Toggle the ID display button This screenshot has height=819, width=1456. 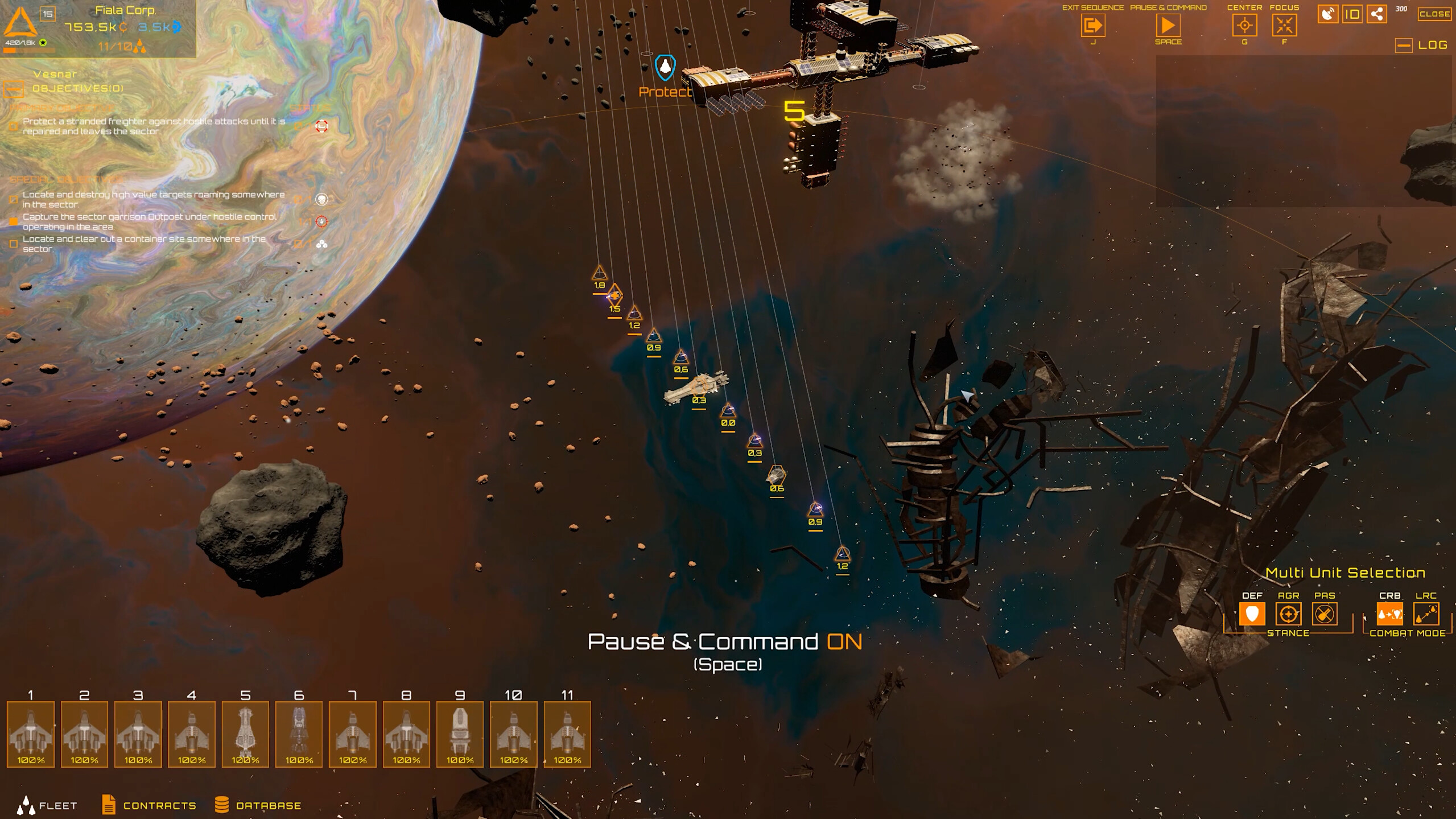pos(1352,14)
